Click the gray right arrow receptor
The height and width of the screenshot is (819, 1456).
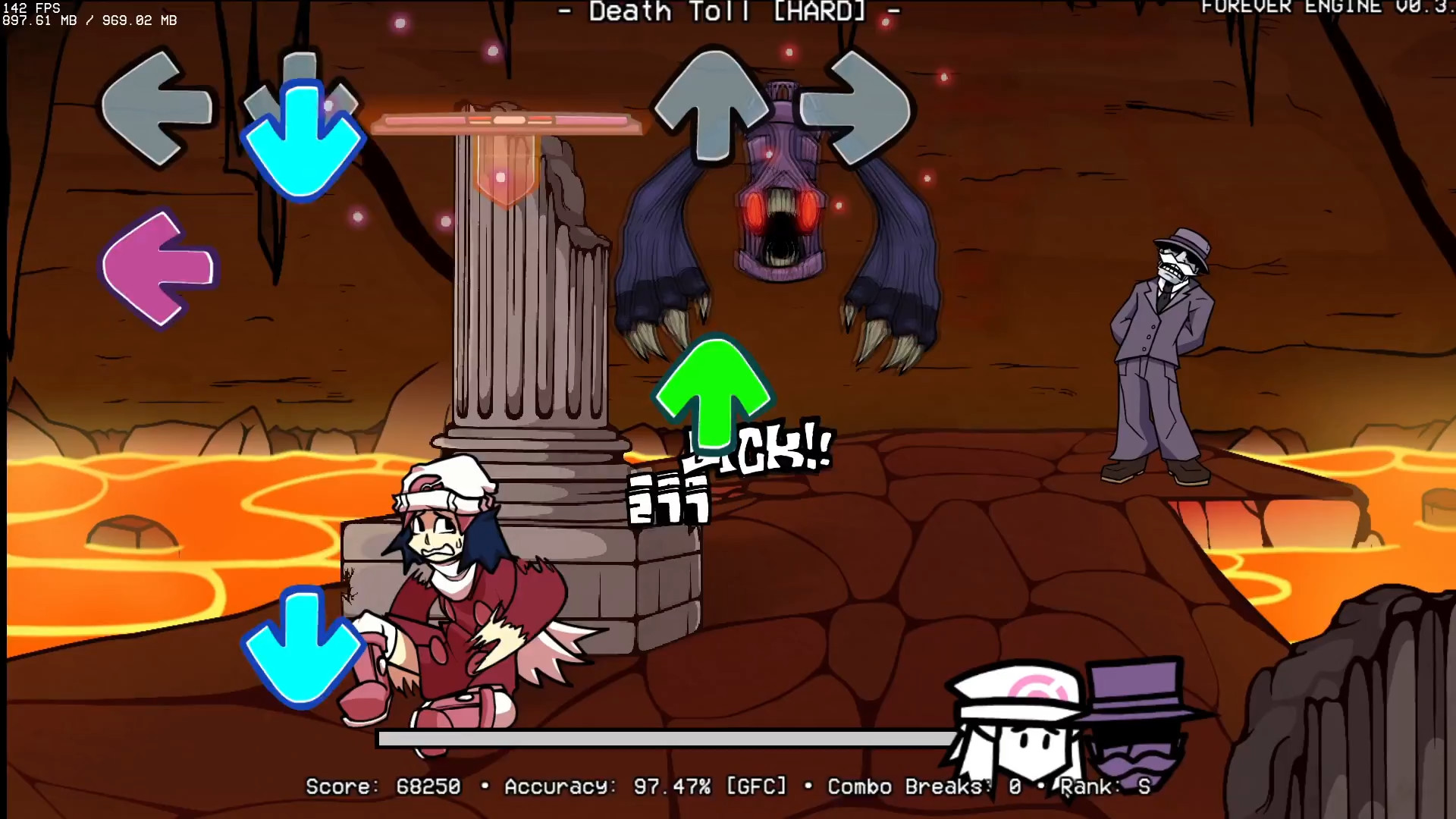[861, 110]
